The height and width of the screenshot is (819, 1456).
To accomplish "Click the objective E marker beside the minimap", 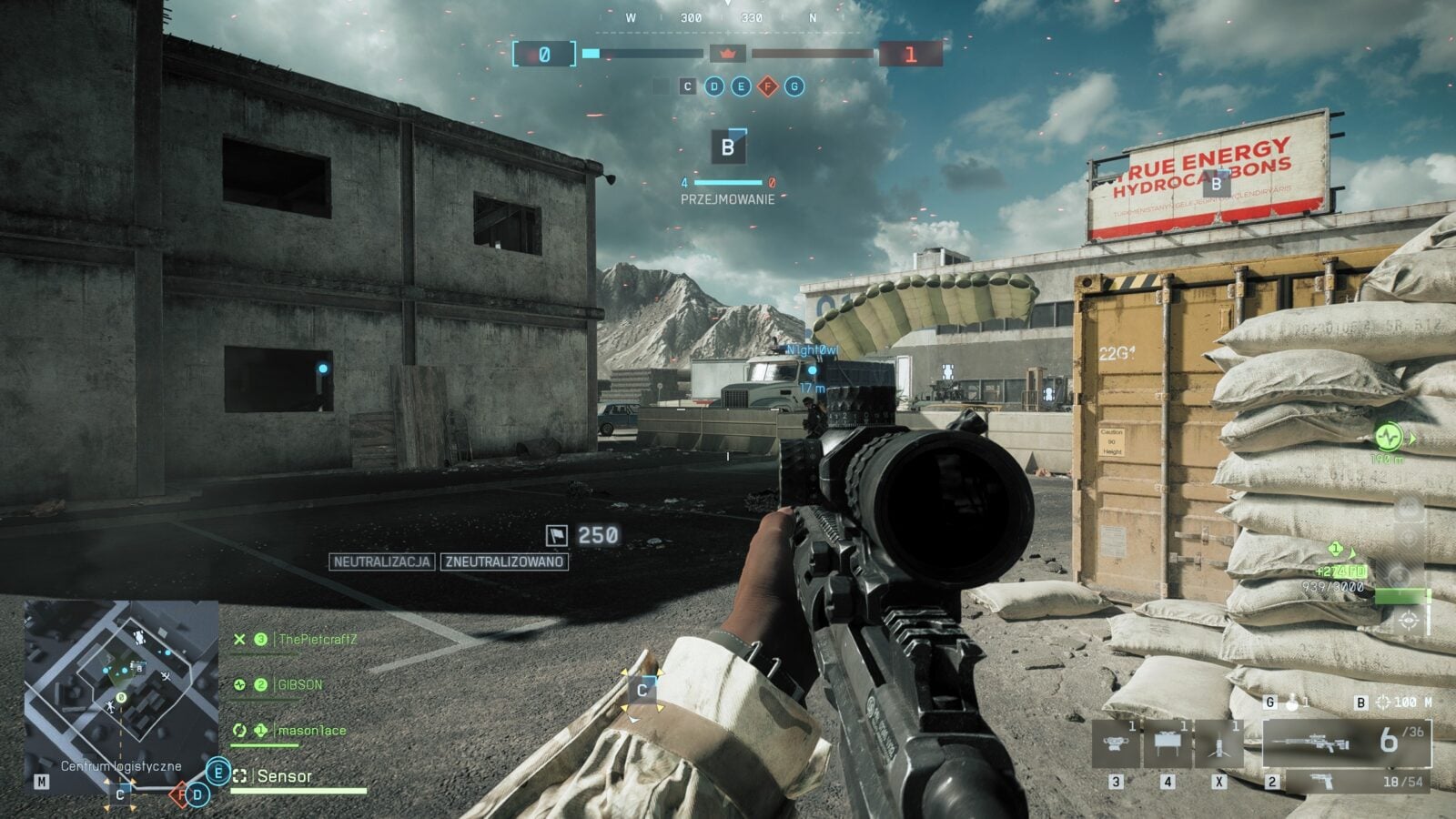I will point(218,773).
